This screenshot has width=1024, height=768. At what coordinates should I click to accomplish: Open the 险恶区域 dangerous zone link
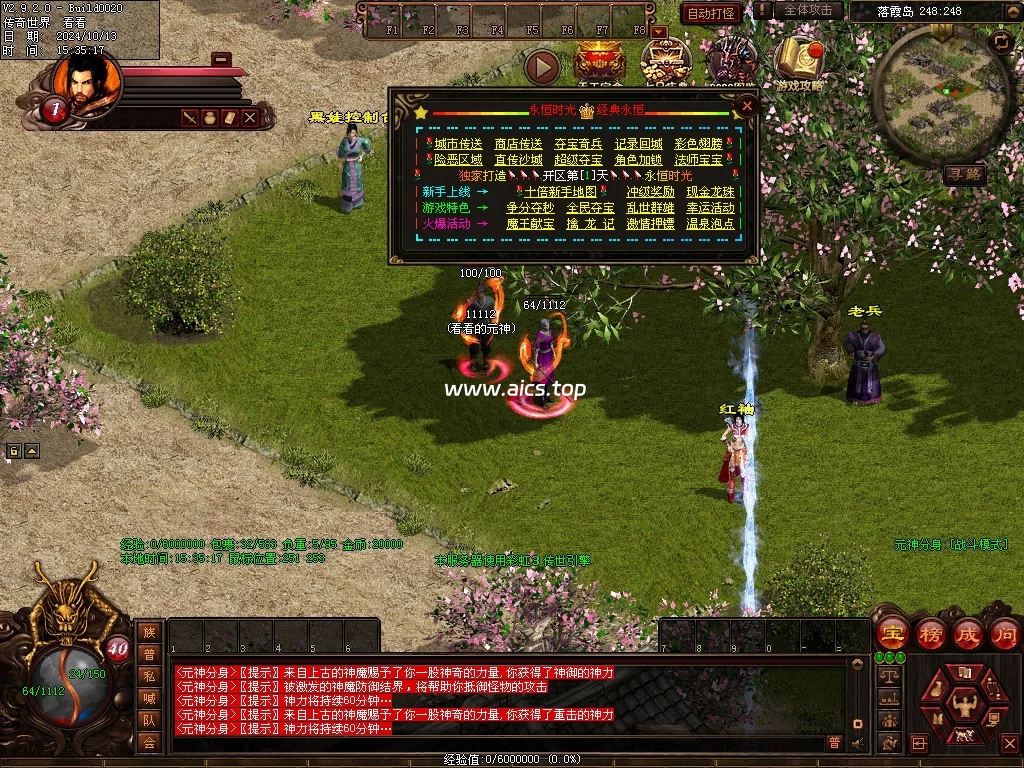[458, 160]
